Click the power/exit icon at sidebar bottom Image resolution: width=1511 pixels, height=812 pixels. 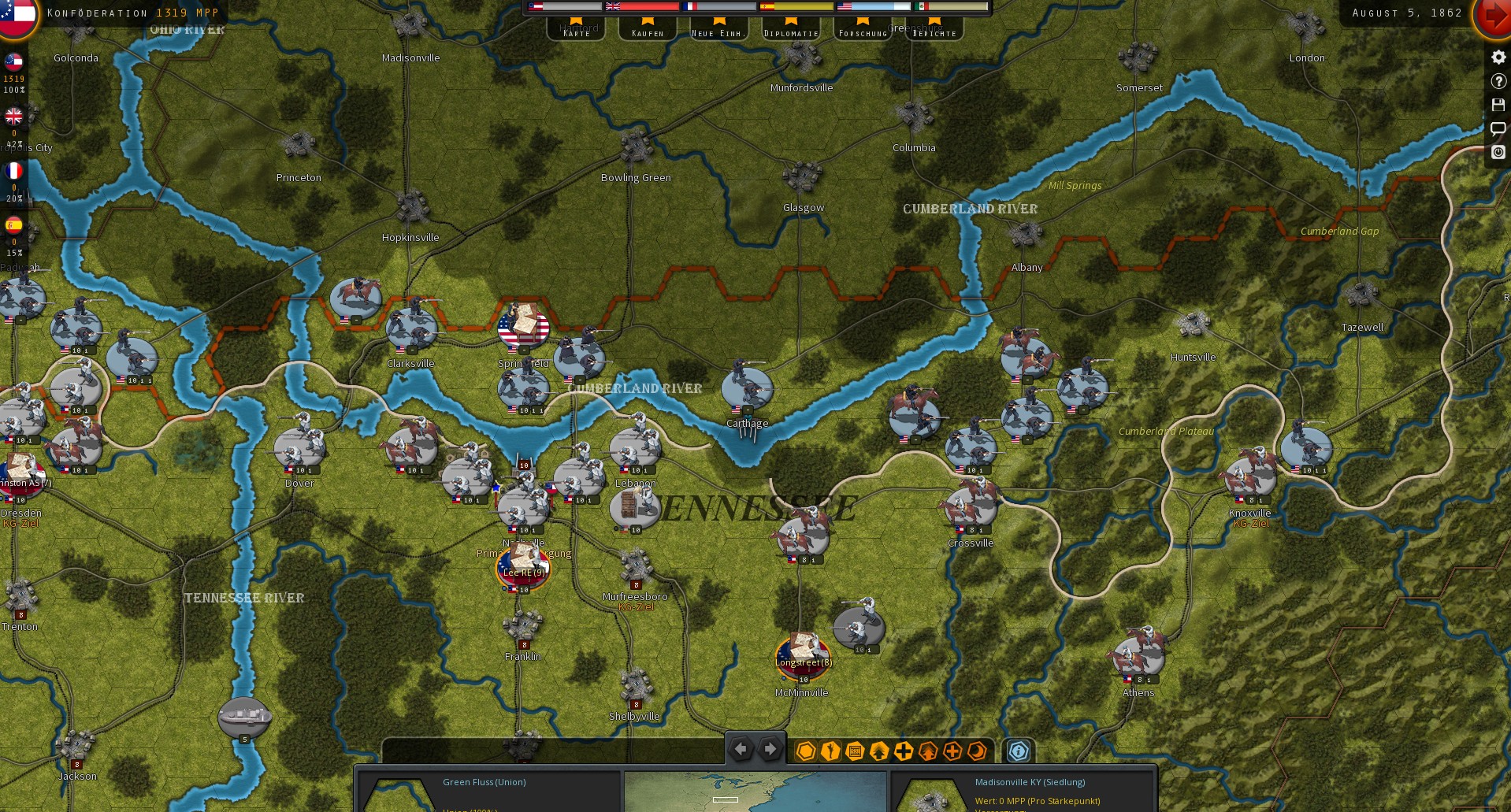point(1497,153)
